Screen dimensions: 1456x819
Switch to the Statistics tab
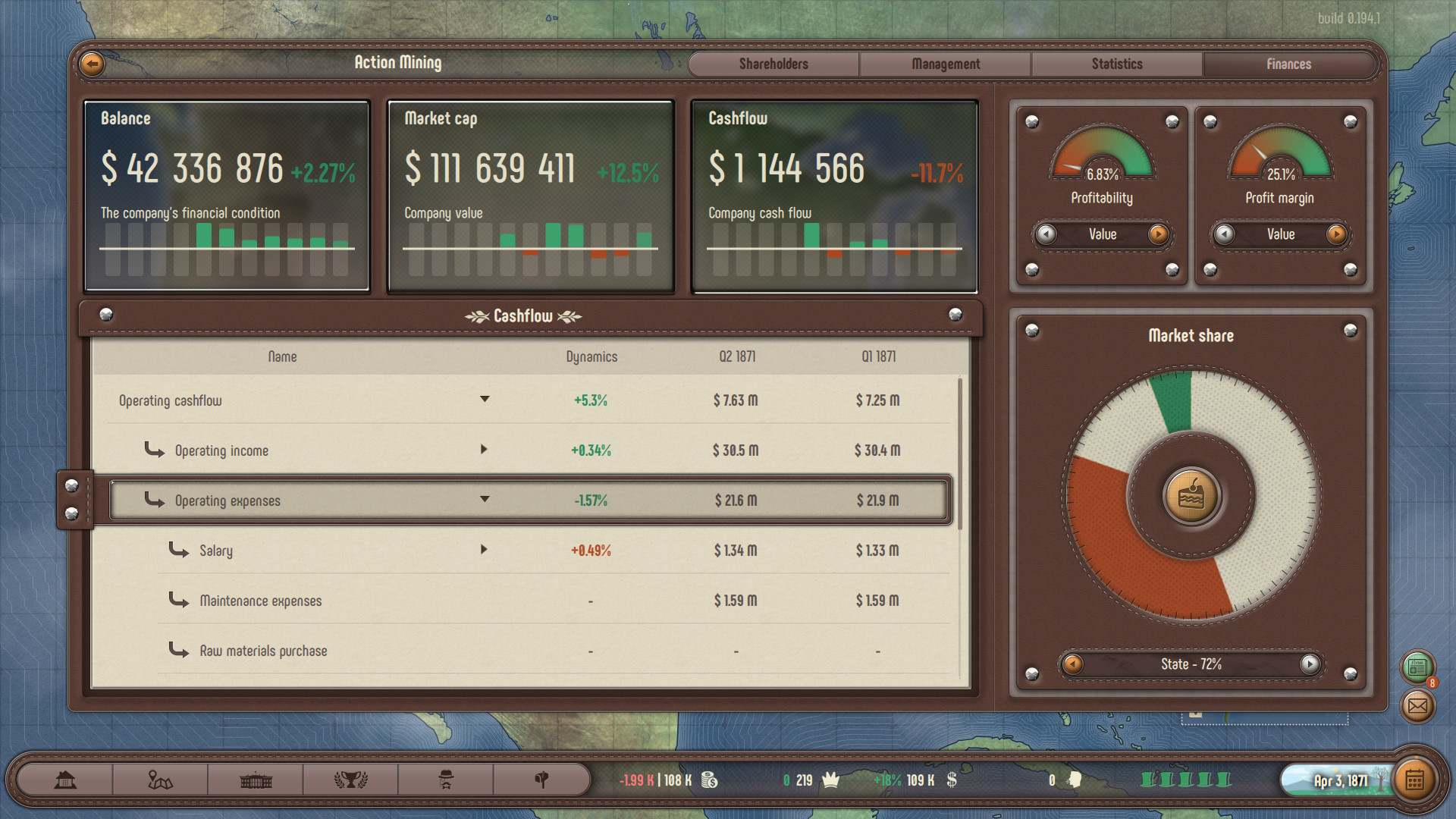coord(1116,64)
